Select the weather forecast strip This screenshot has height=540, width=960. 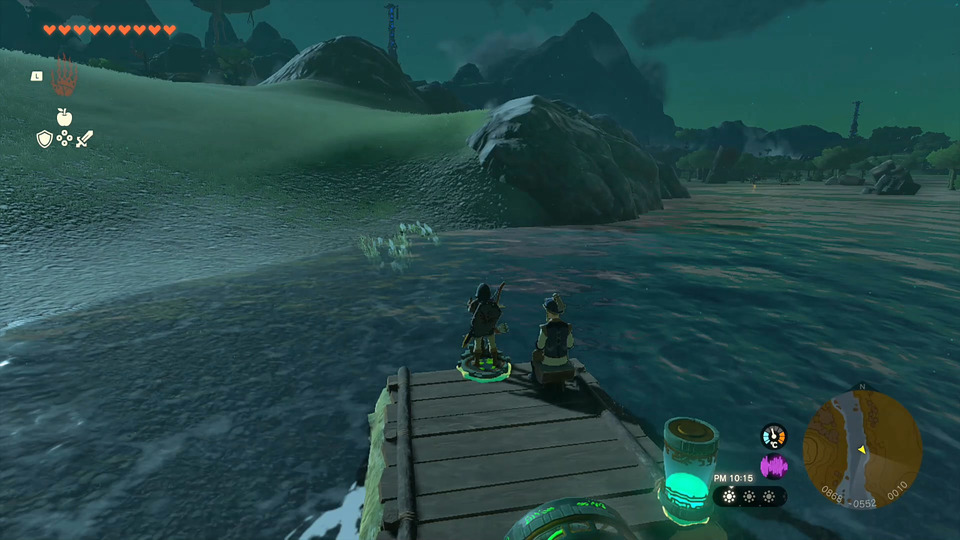(749, 496)
